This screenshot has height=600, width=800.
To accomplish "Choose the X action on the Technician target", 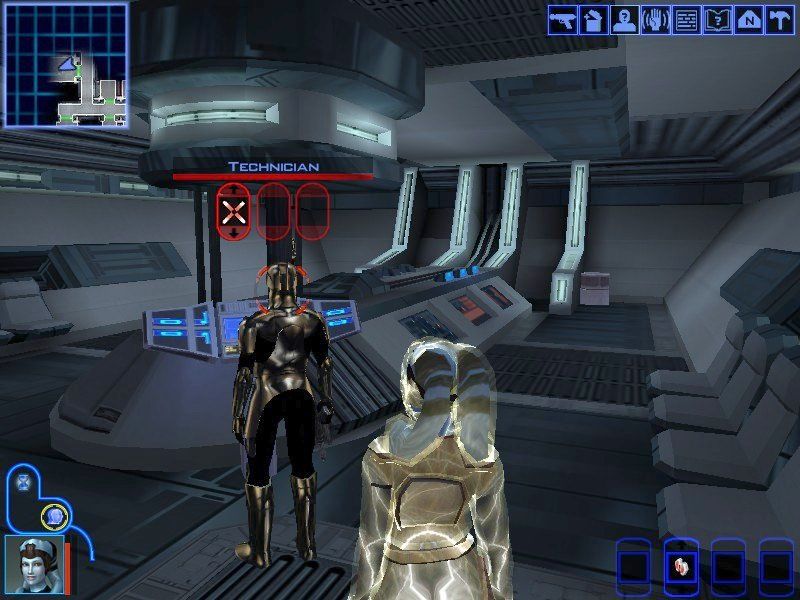I will coord(234,210).
